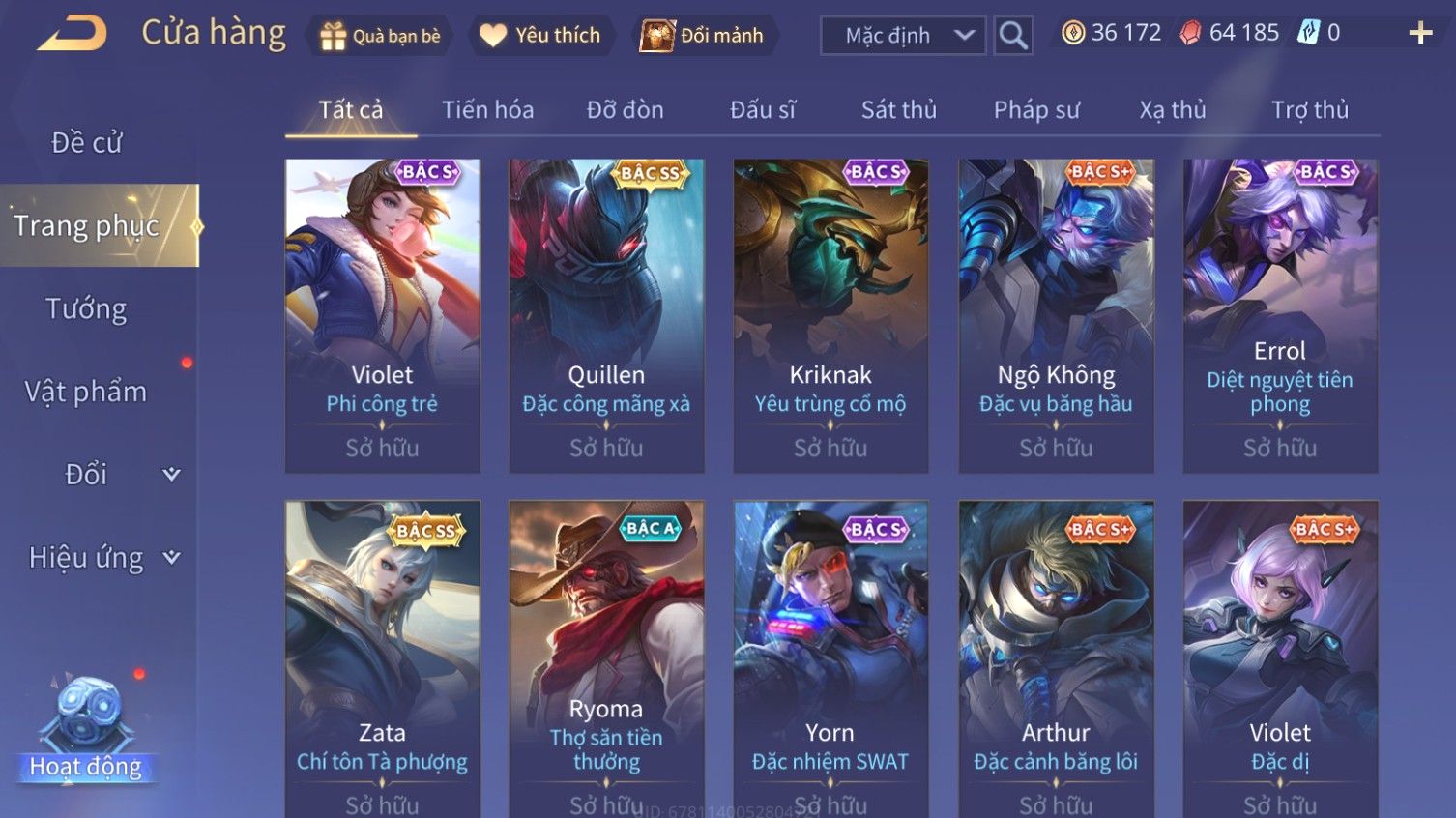Open Đổi mảnh fragment exchange
The height and width of the screenshot is (818, 1456).
coord(703,36)
